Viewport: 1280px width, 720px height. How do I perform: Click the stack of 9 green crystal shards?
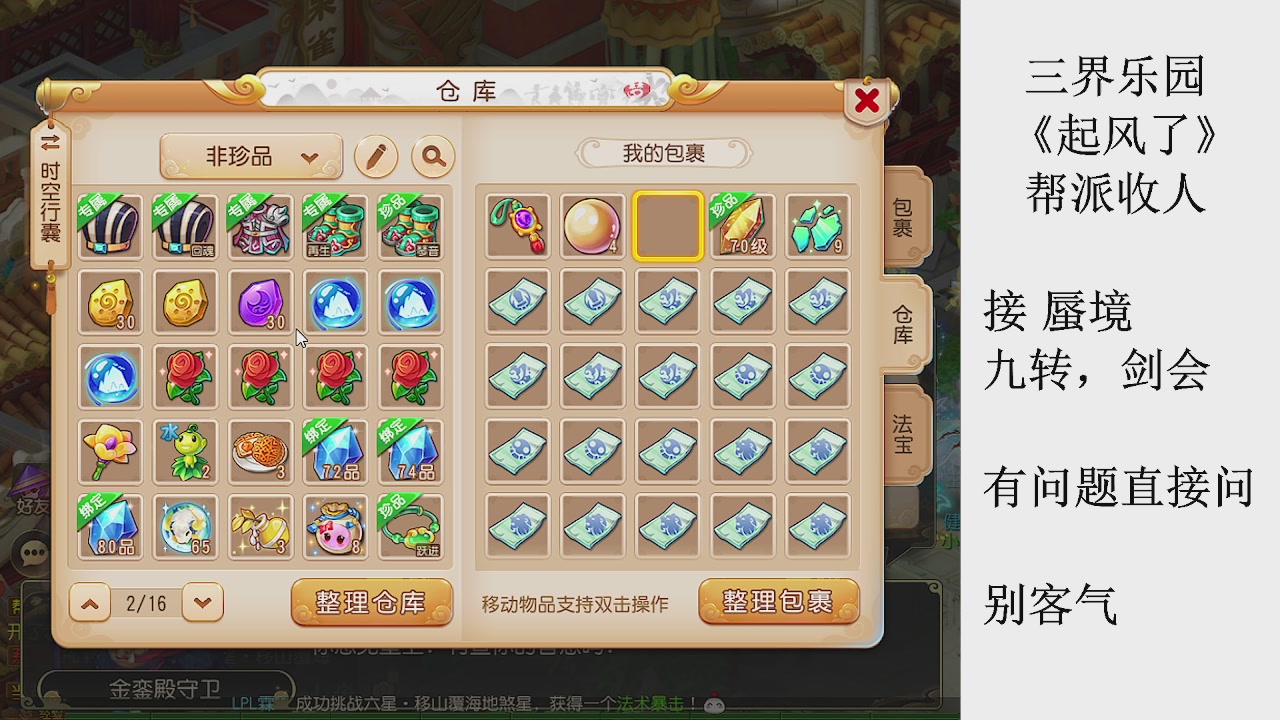(x=818, y=227)
